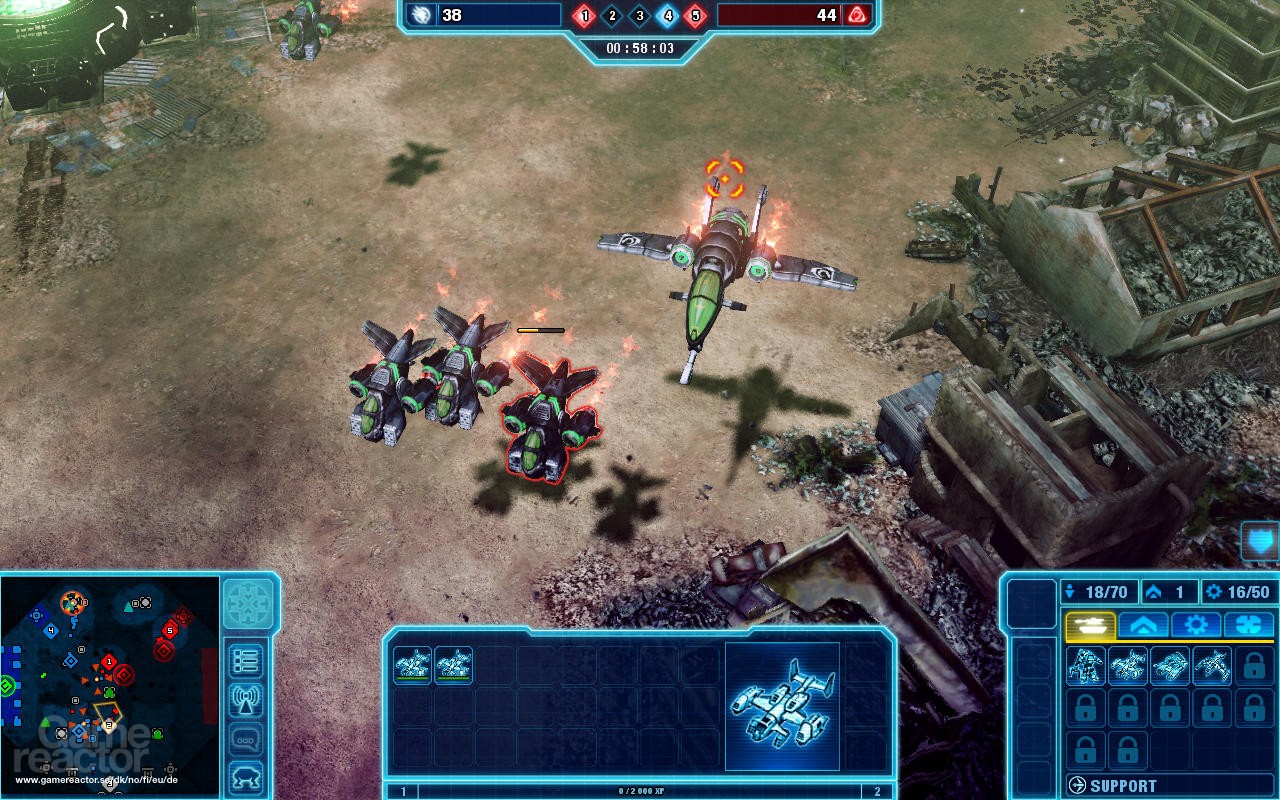This screenshot has height=800, width=1280.
Task: Switch to the Units production tab
Action: tap(1090, 625)
